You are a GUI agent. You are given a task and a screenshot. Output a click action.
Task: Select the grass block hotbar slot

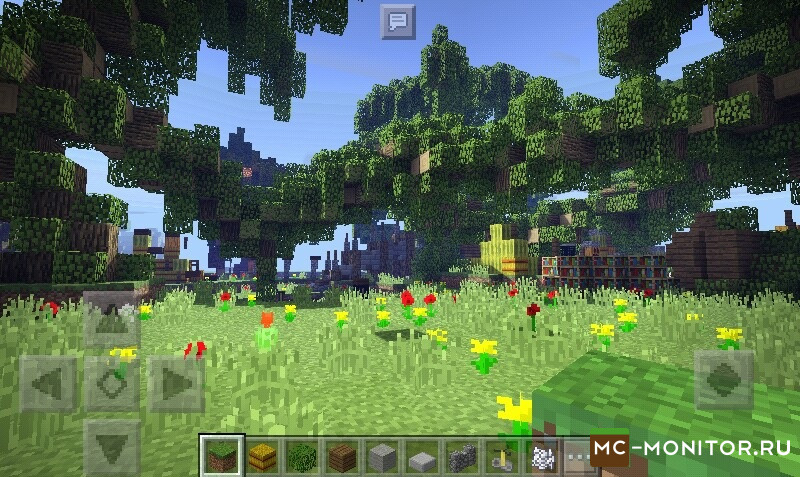[x=221, y=456]
